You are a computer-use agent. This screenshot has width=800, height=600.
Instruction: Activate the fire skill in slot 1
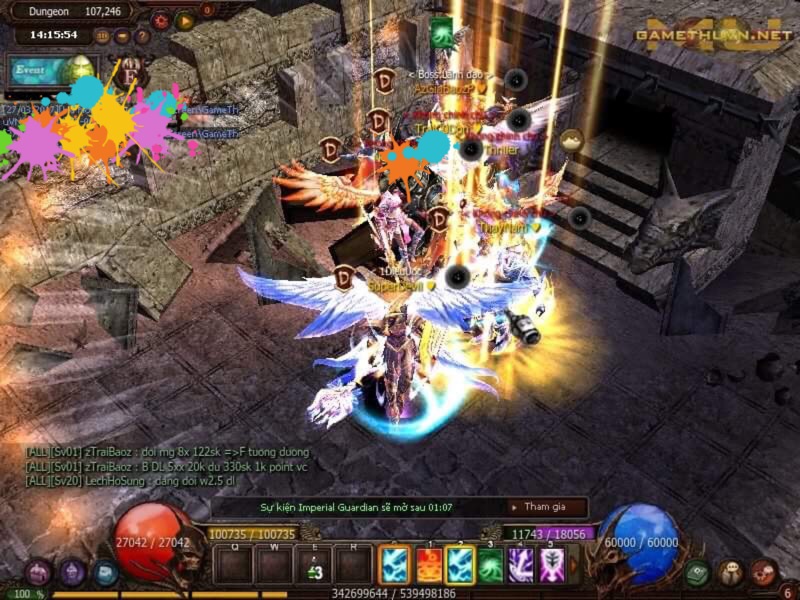[429, 566]
